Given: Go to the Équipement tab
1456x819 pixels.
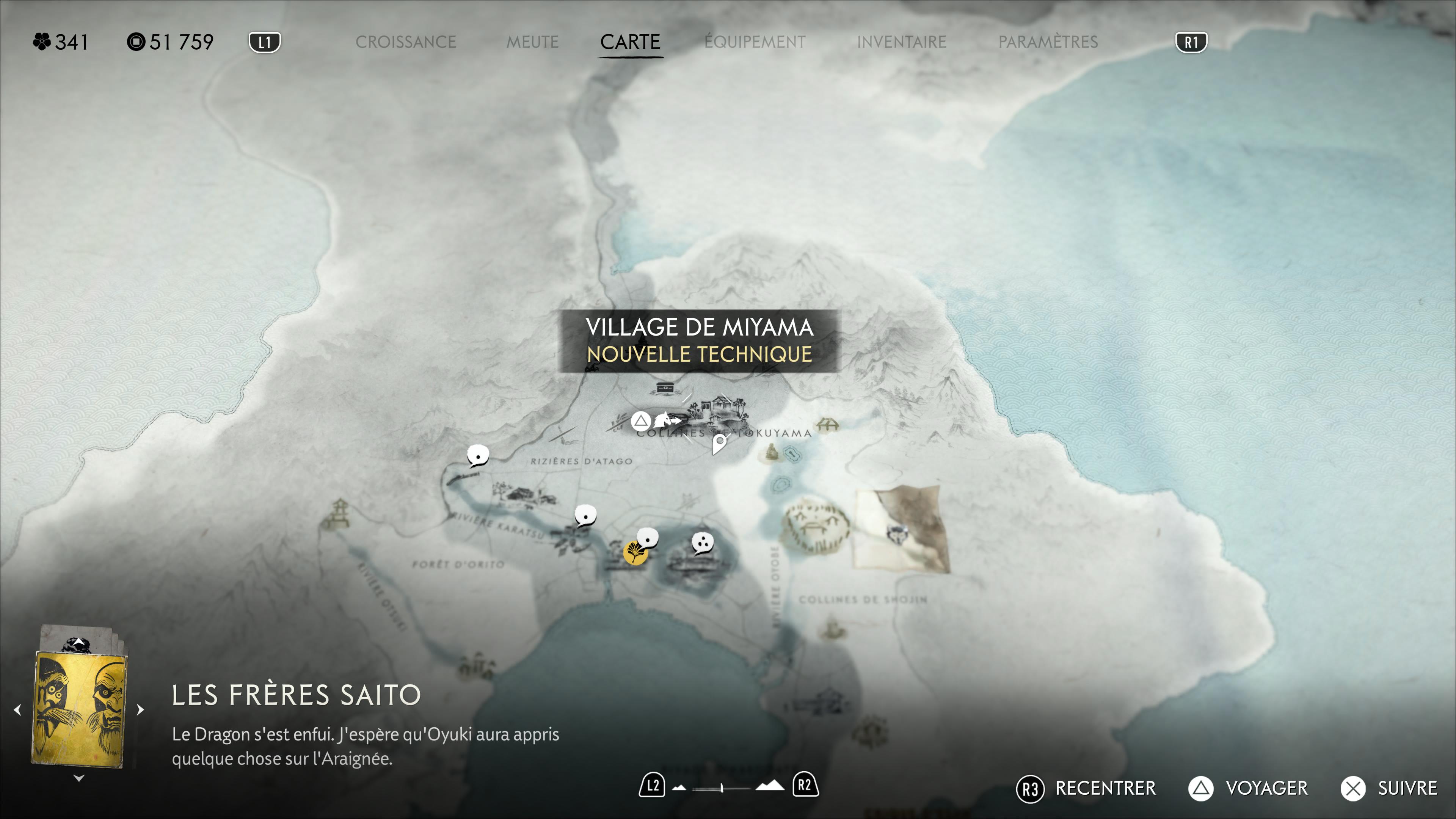Looking at the screenshot, I should click(755, 42).
